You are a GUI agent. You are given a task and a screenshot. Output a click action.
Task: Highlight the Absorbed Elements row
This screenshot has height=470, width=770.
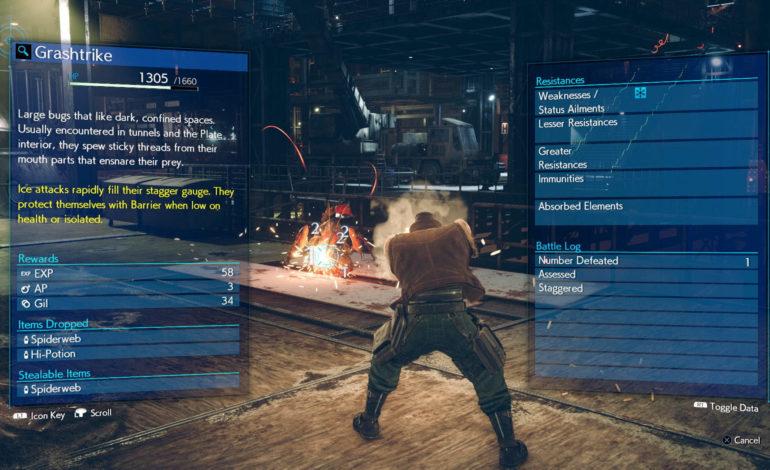click(x=640, y=206)
